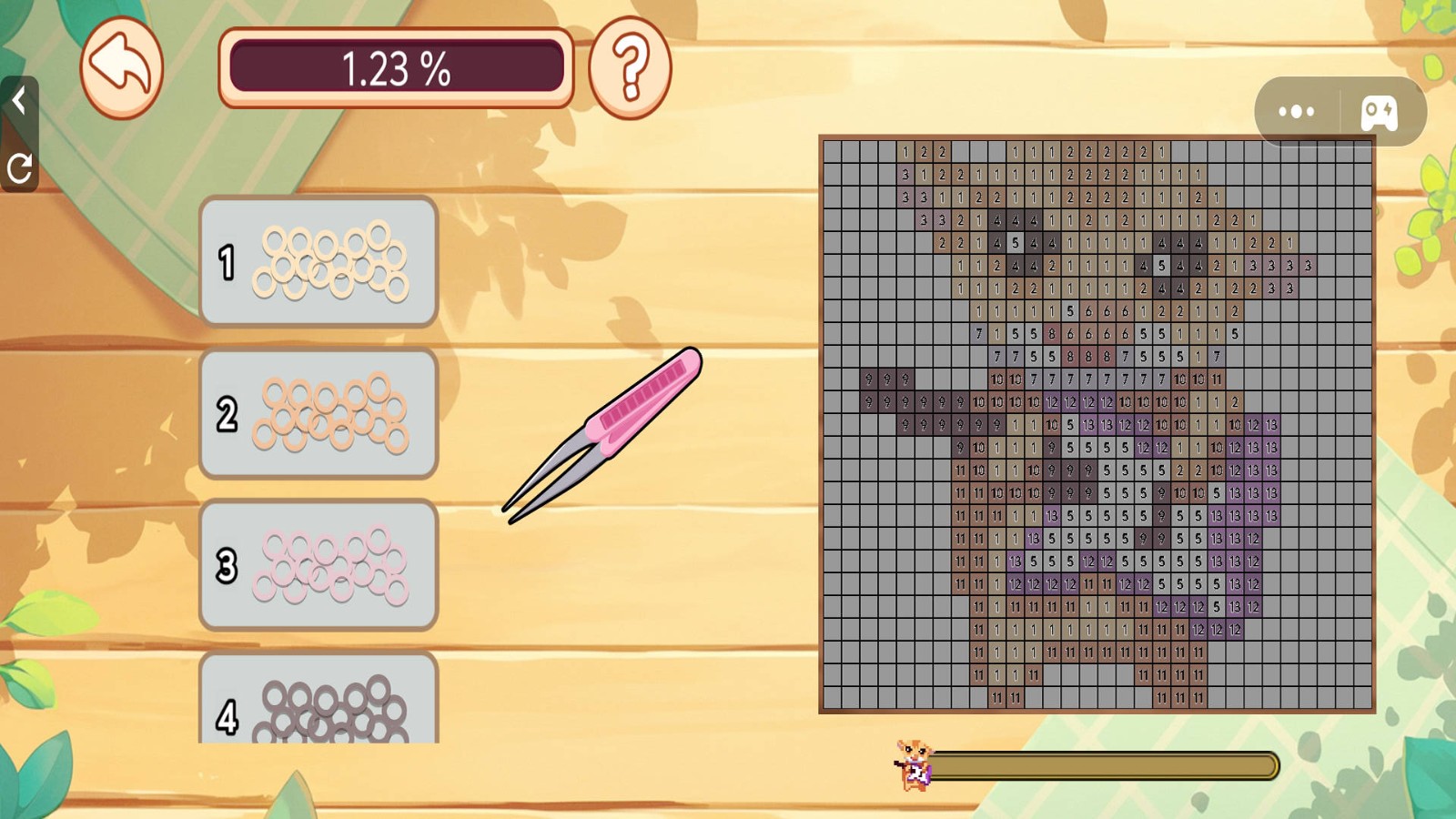Open the three-dot more options menu

(1297, 112)
